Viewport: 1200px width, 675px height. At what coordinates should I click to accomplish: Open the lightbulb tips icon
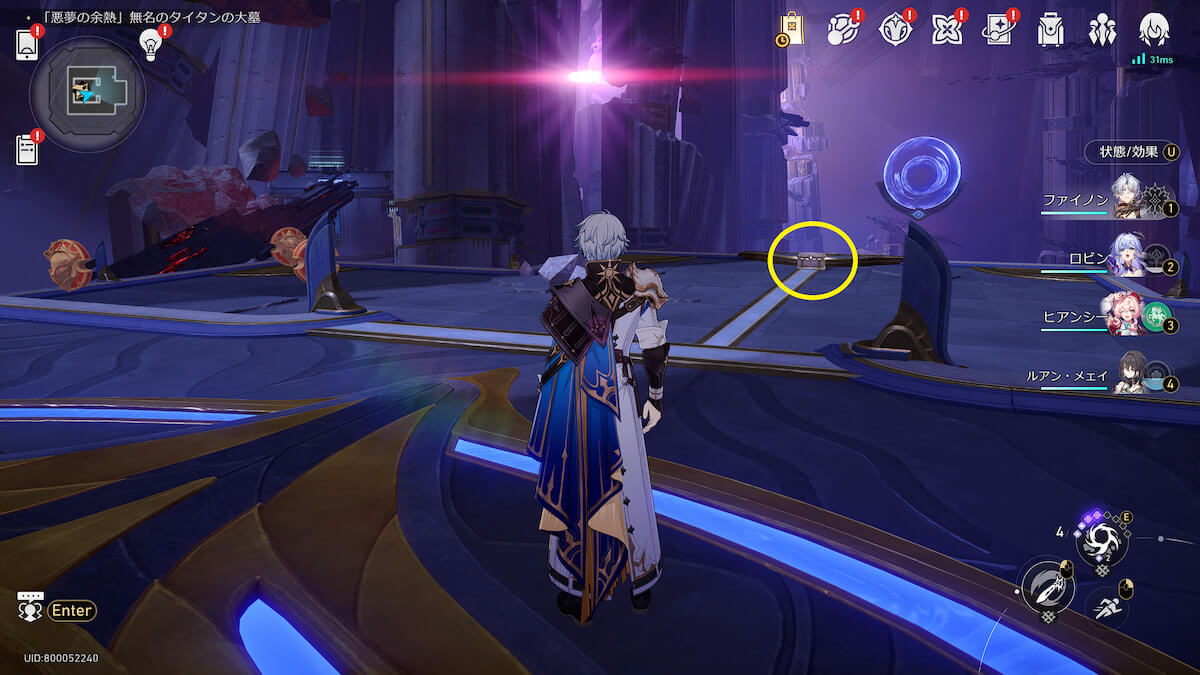coord(151,44)
